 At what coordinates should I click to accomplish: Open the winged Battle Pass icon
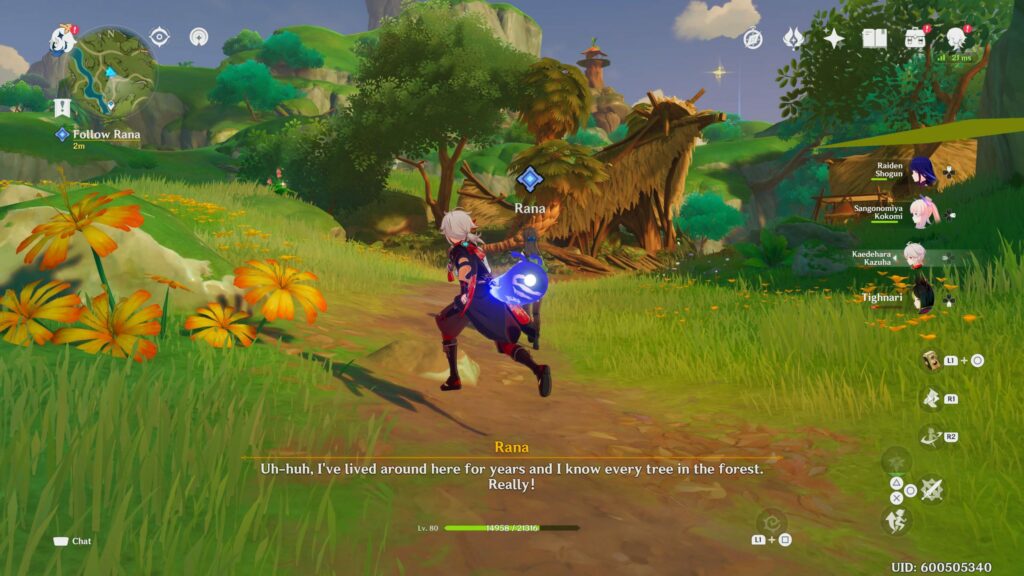[793, 39]
